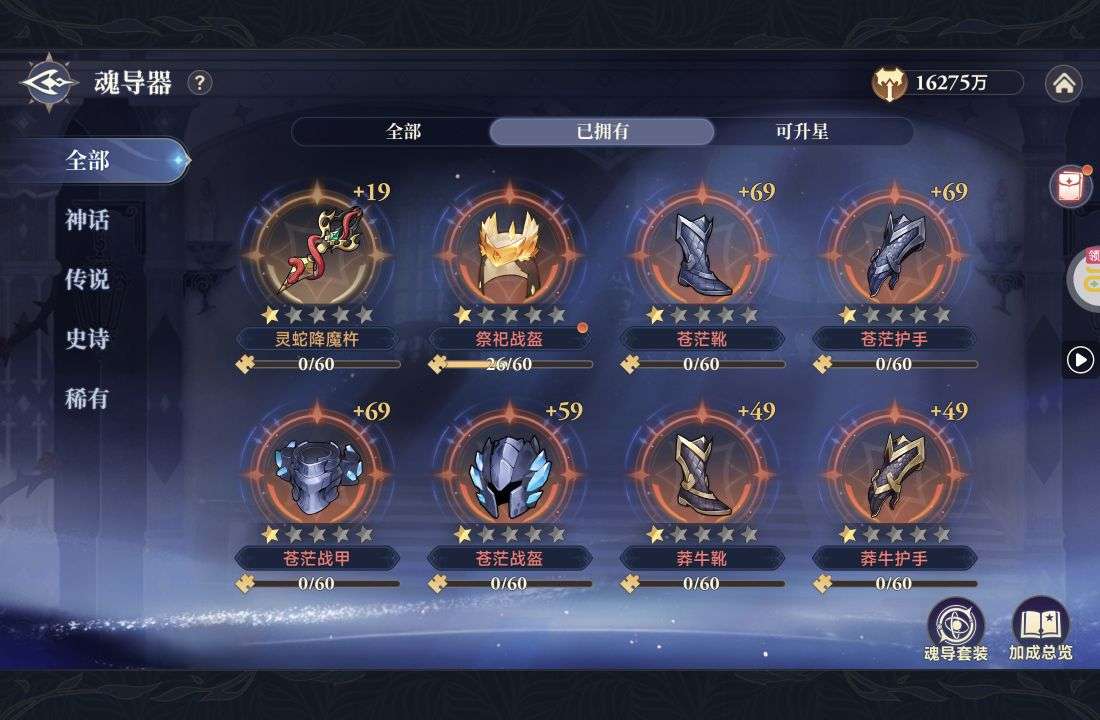Select the 已拥有 filter tab
Image resolution: width=1100 pixels, height=720 pixels.
(602, 132)
